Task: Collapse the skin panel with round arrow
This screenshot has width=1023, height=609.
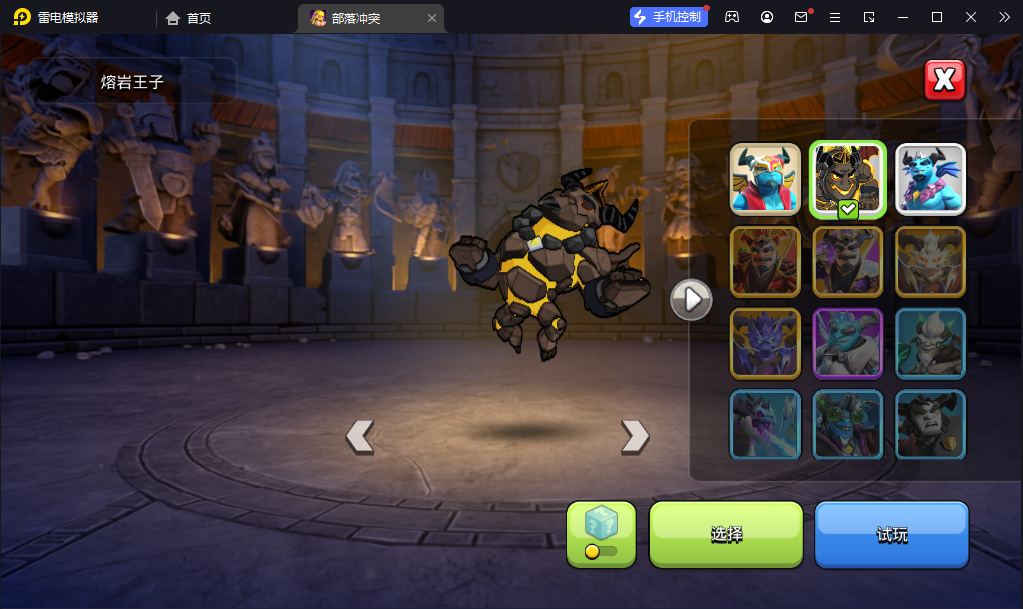Action: tap(691, 298)
